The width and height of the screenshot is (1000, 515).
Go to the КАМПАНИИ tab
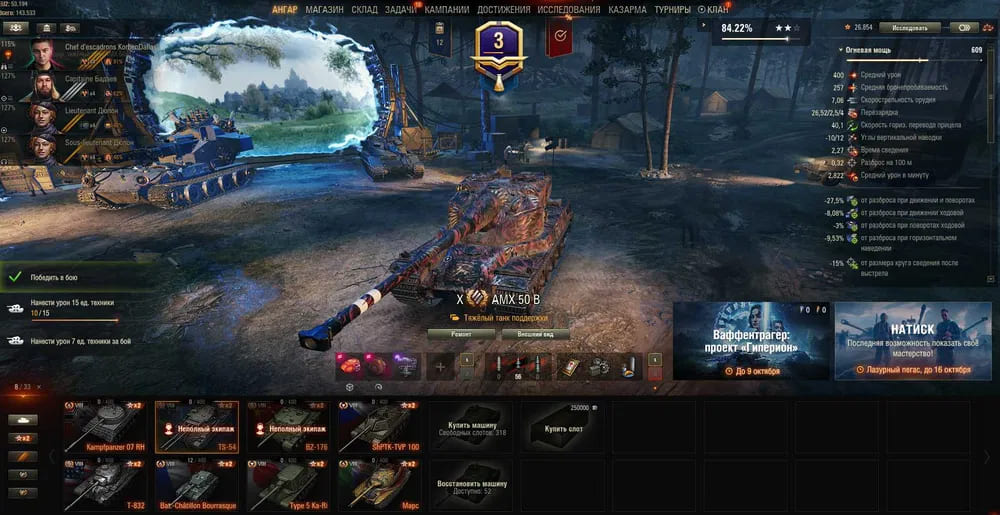pos(446,9)
